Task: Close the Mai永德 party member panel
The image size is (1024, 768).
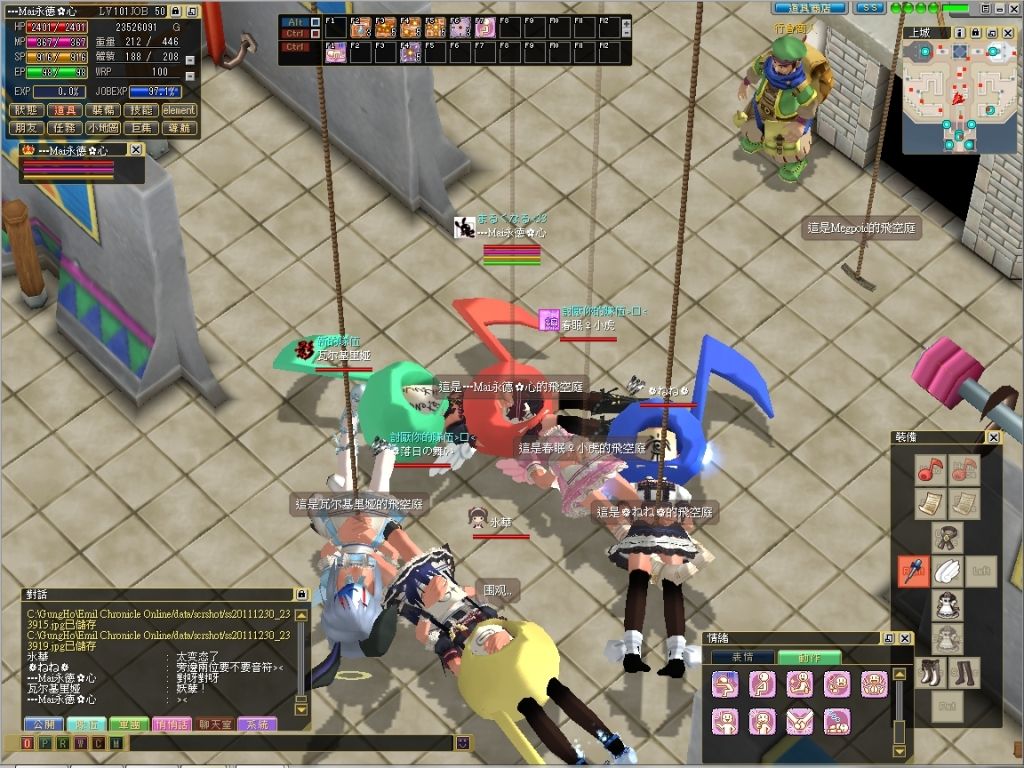Action: [136, 150]
